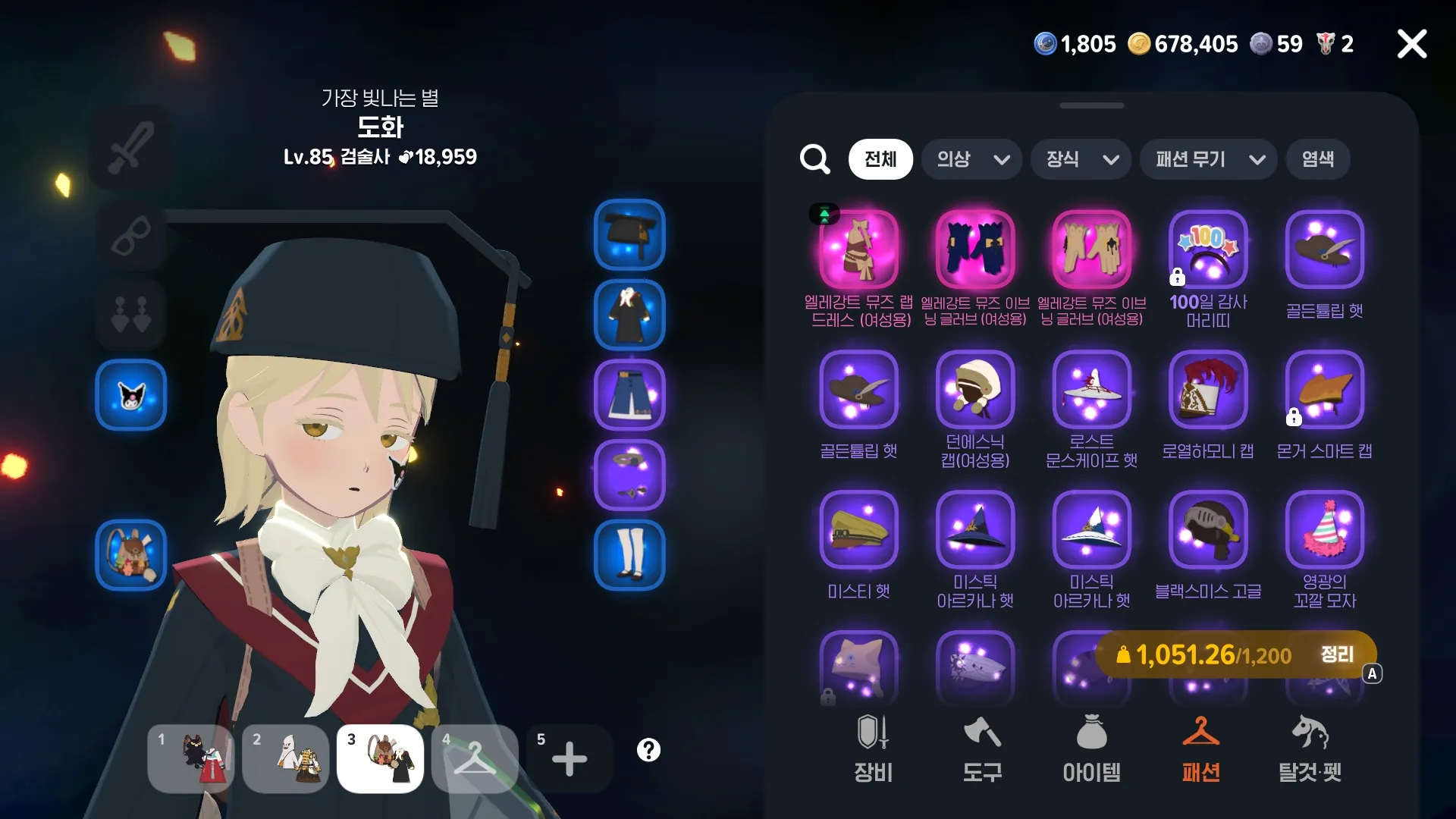The image size is (1456, 819).
Task: Select the 블랙스미스 고글 item
Action: point(1208,530)
